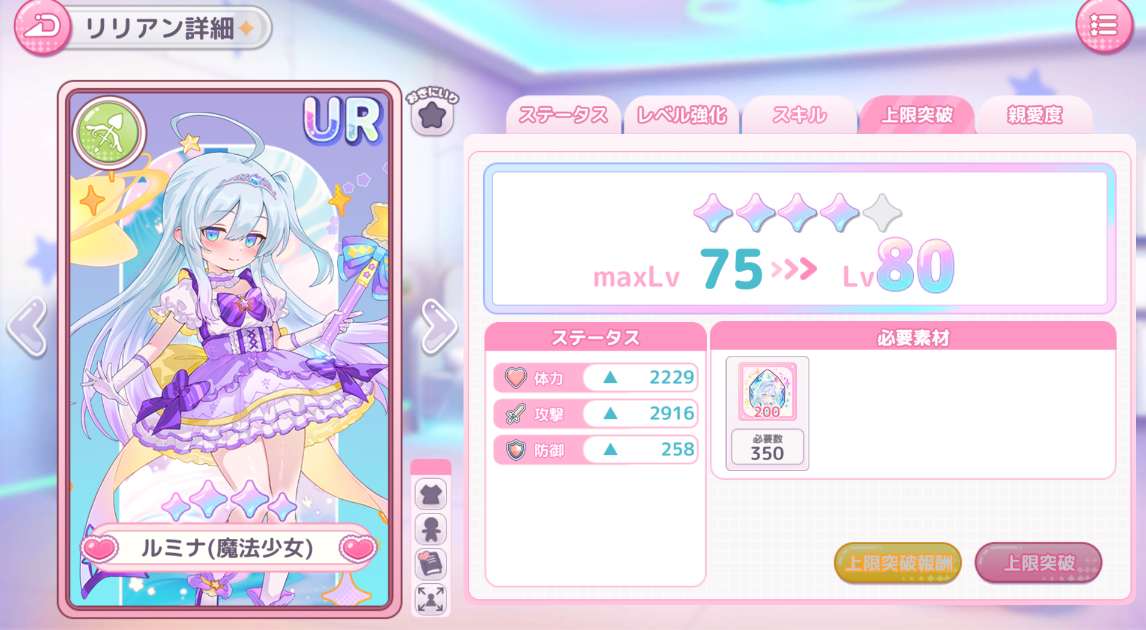Open the レベル強化 tab
This screenshot has width=1146, height=630.
tap(681, 115)
